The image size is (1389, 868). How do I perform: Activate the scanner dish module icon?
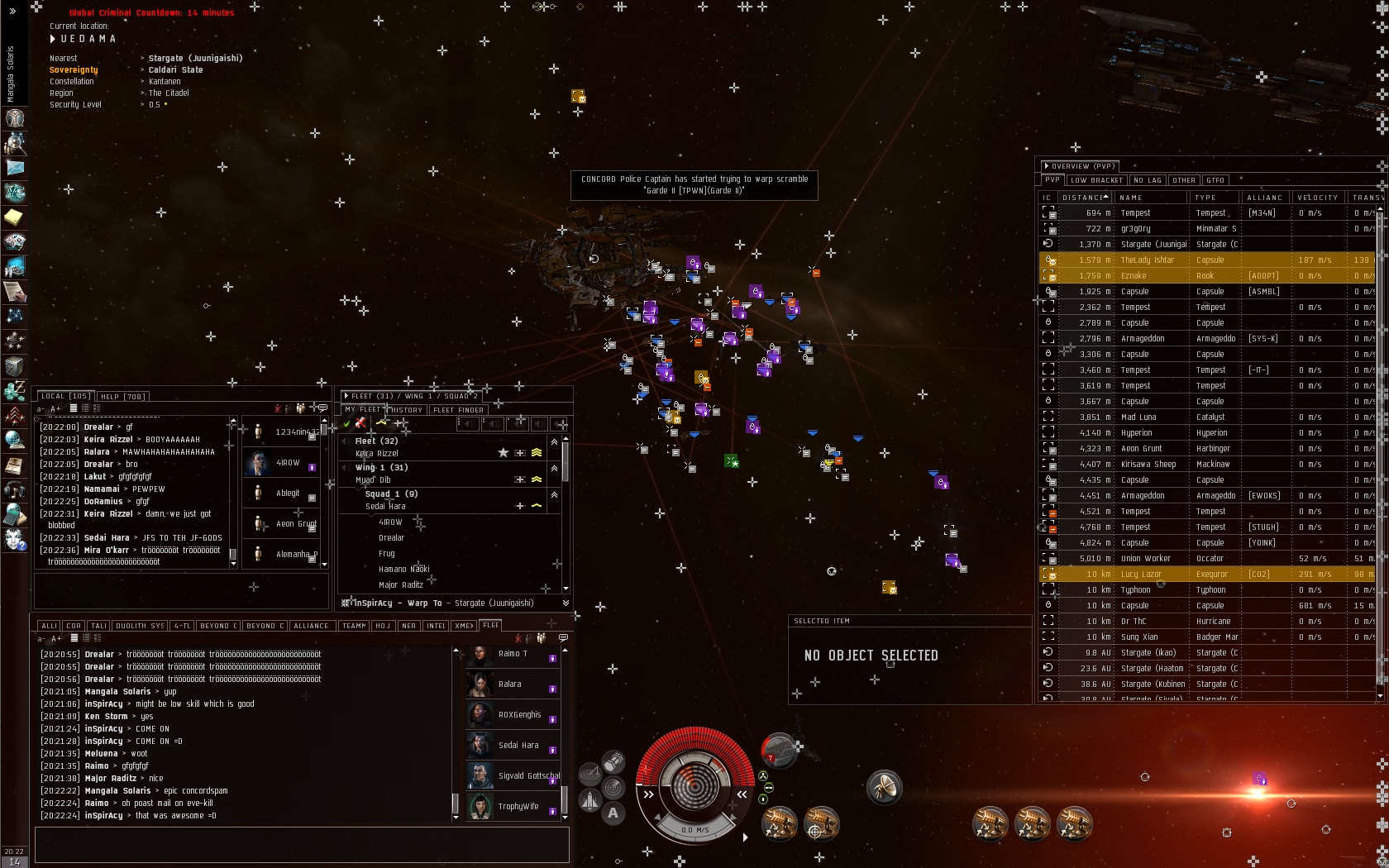point(884,787)
